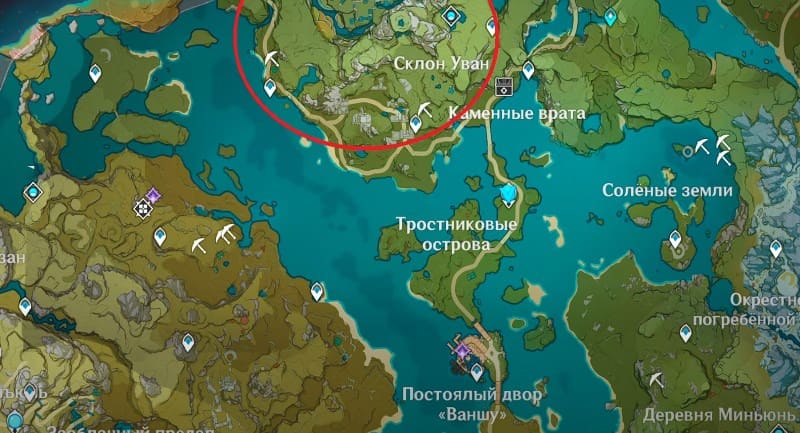Select the pickaxe marker above Деревня Миньюнь
The image size is (800, 433).
coord(656,381)
